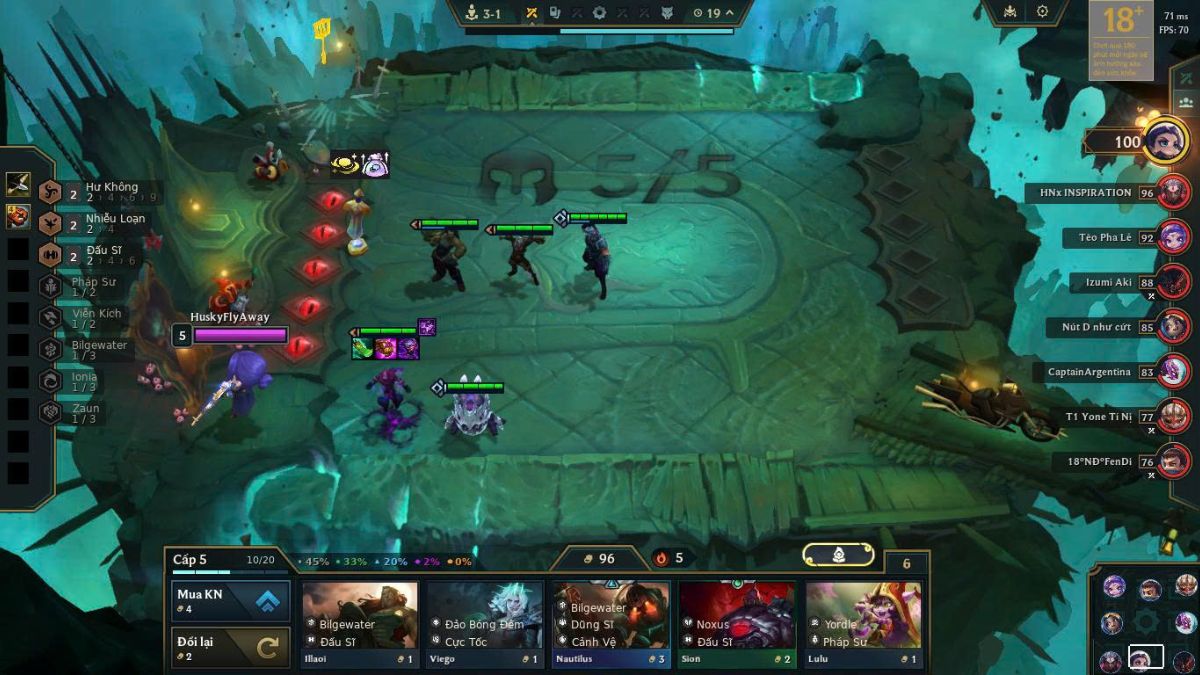Image resolution: width=1200 pixels, height=675 pixels.
Task: Open the settings gear at top right
Action: click(x=1043, y=12)
